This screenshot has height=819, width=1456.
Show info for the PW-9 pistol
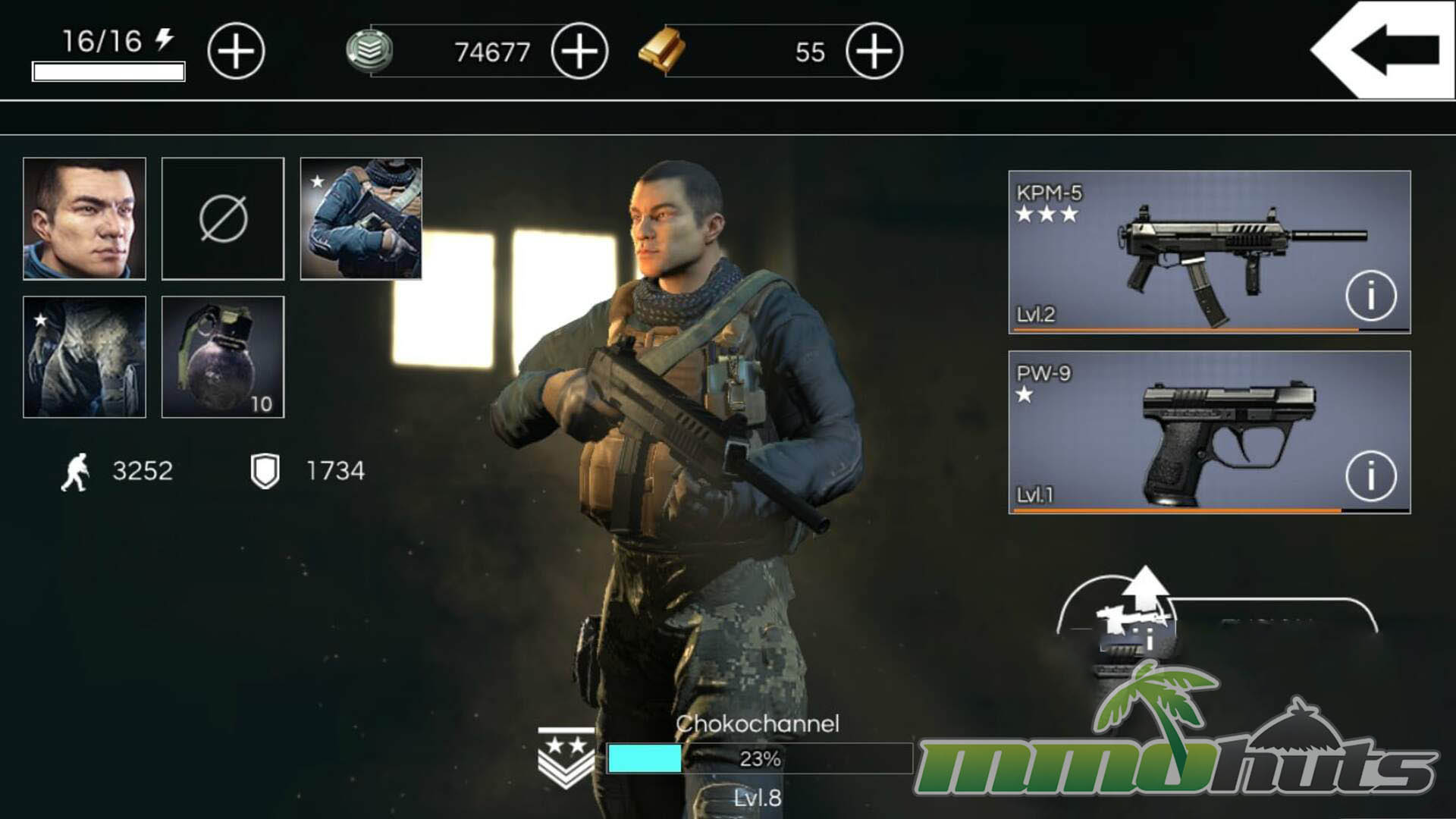tap(1370, 476)
